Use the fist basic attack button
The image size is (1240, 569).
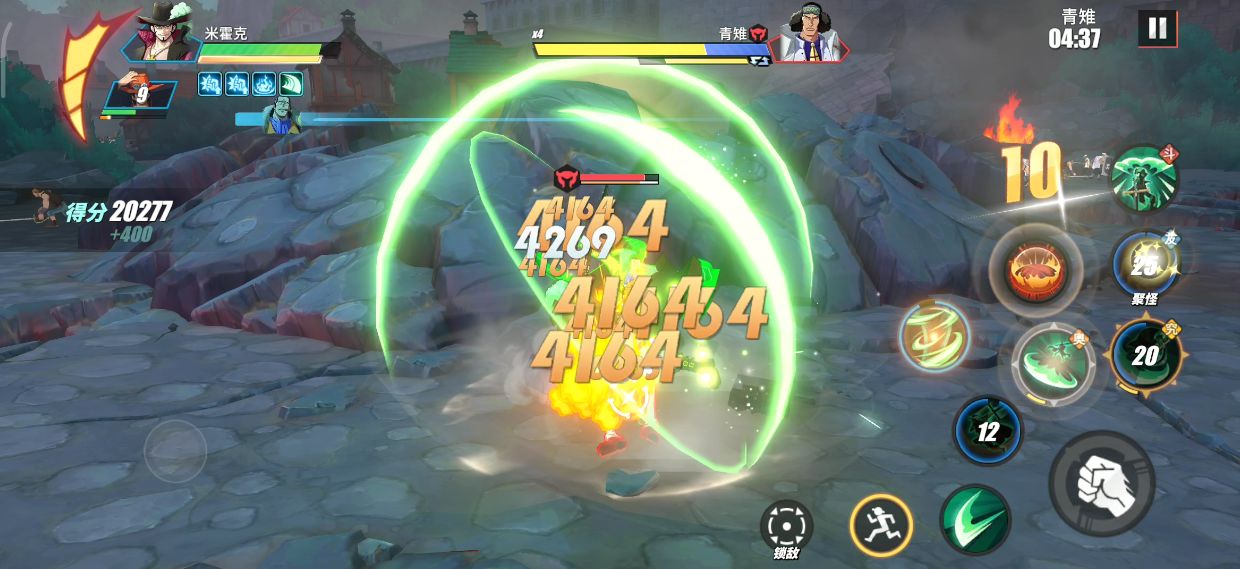point(1101,484)
